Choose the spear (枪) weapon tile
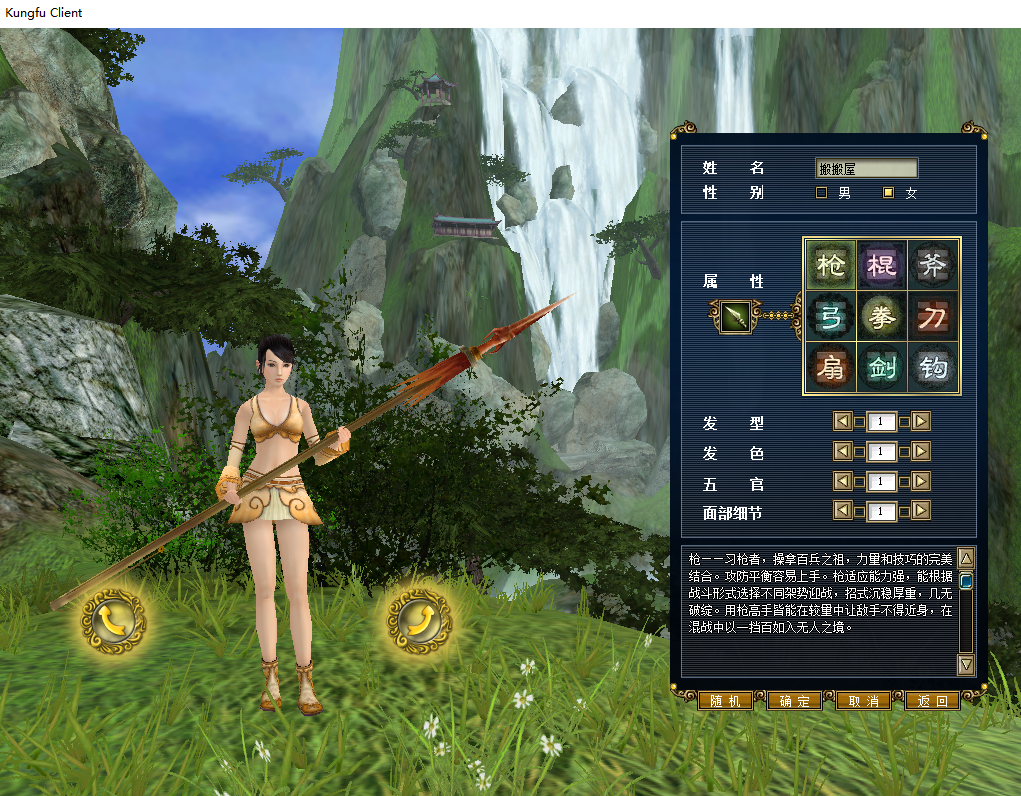1021x796 pixels. point(830,265)
